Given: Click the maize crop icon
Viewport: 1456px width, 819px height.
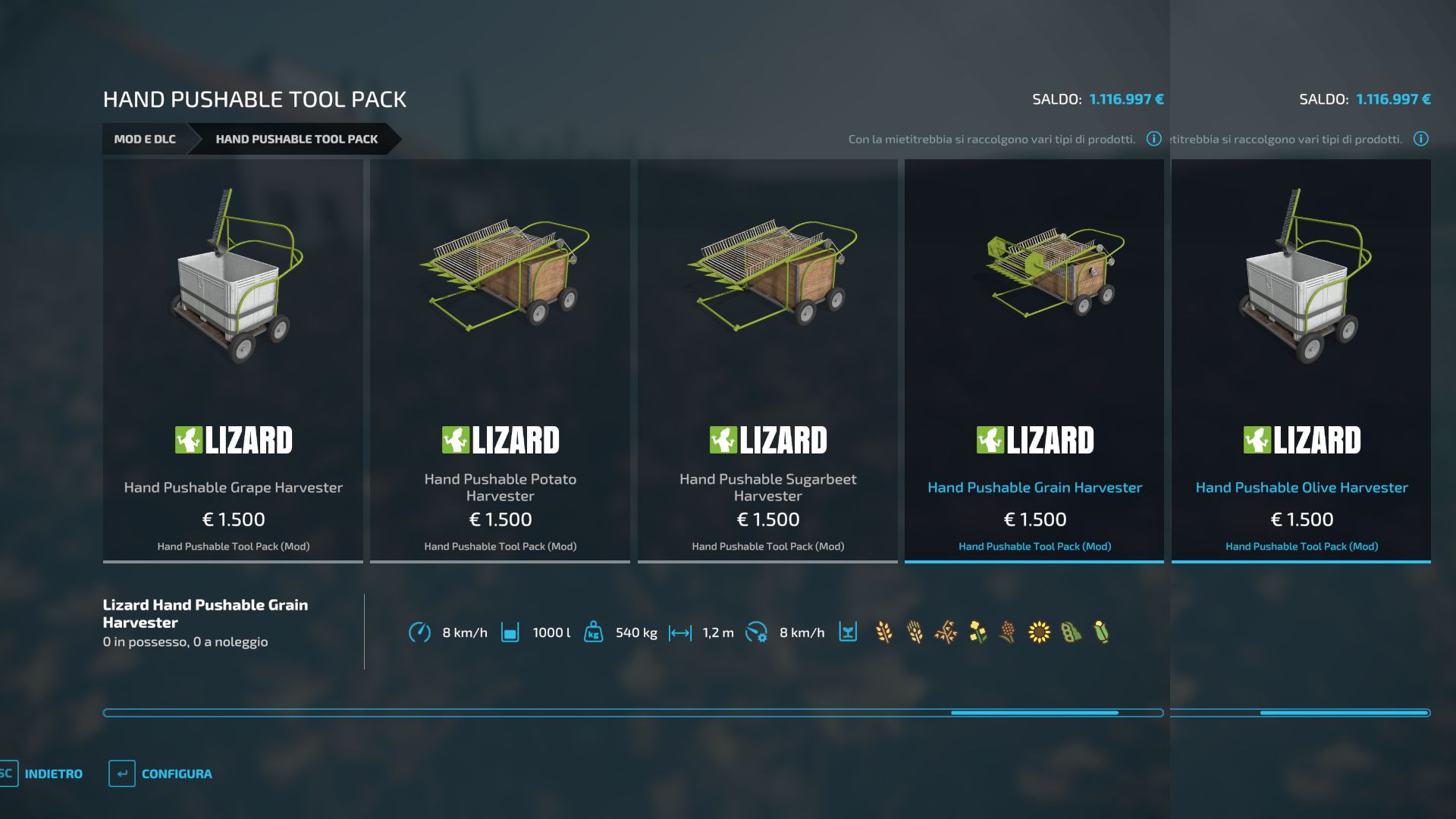Looking at the screenshot, I should tap(1100, 632).
